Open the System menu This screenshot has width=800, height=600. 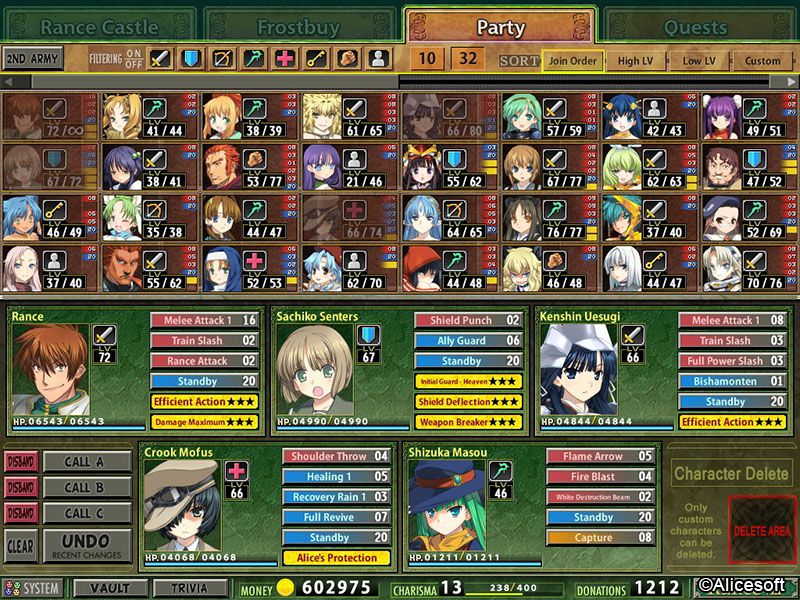click(x=33, y=588)
